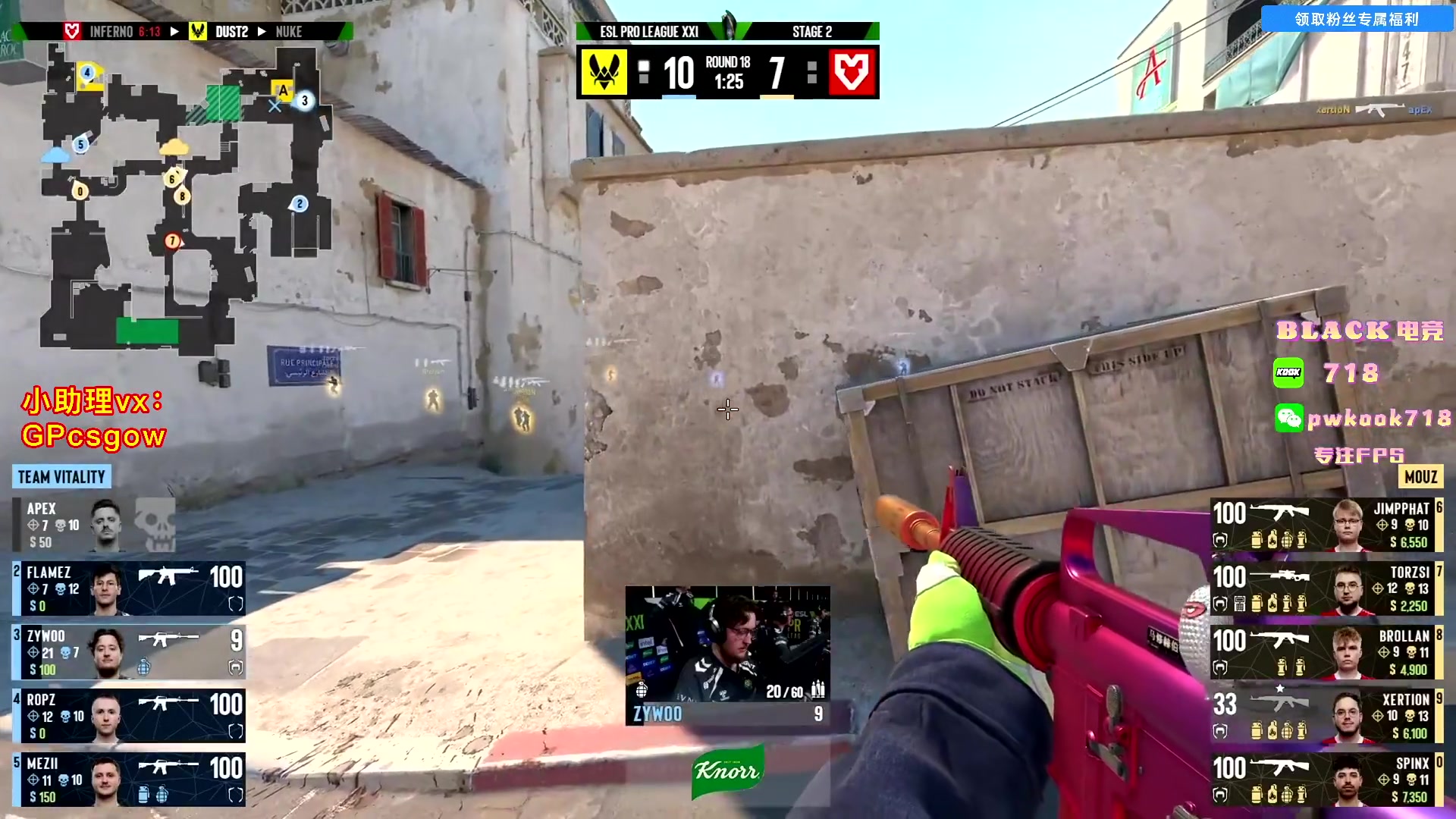Select the Team Vitality header label
The width and height of the screenshot is (1456, 819).
point(61,477)
